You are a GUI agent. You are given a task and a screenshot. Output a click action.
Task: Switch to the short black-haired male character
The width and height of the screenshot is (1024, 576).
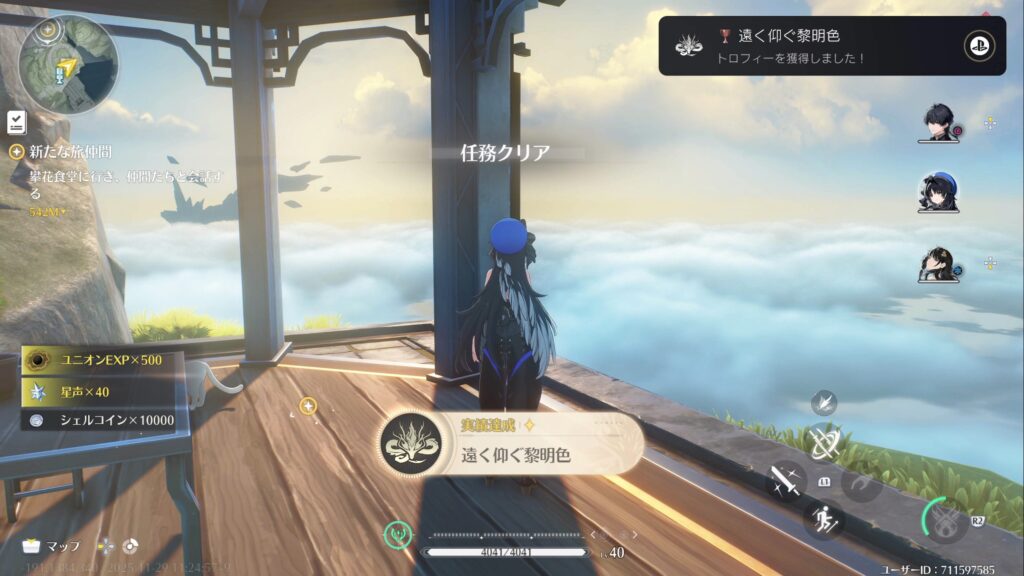(939, 123)
